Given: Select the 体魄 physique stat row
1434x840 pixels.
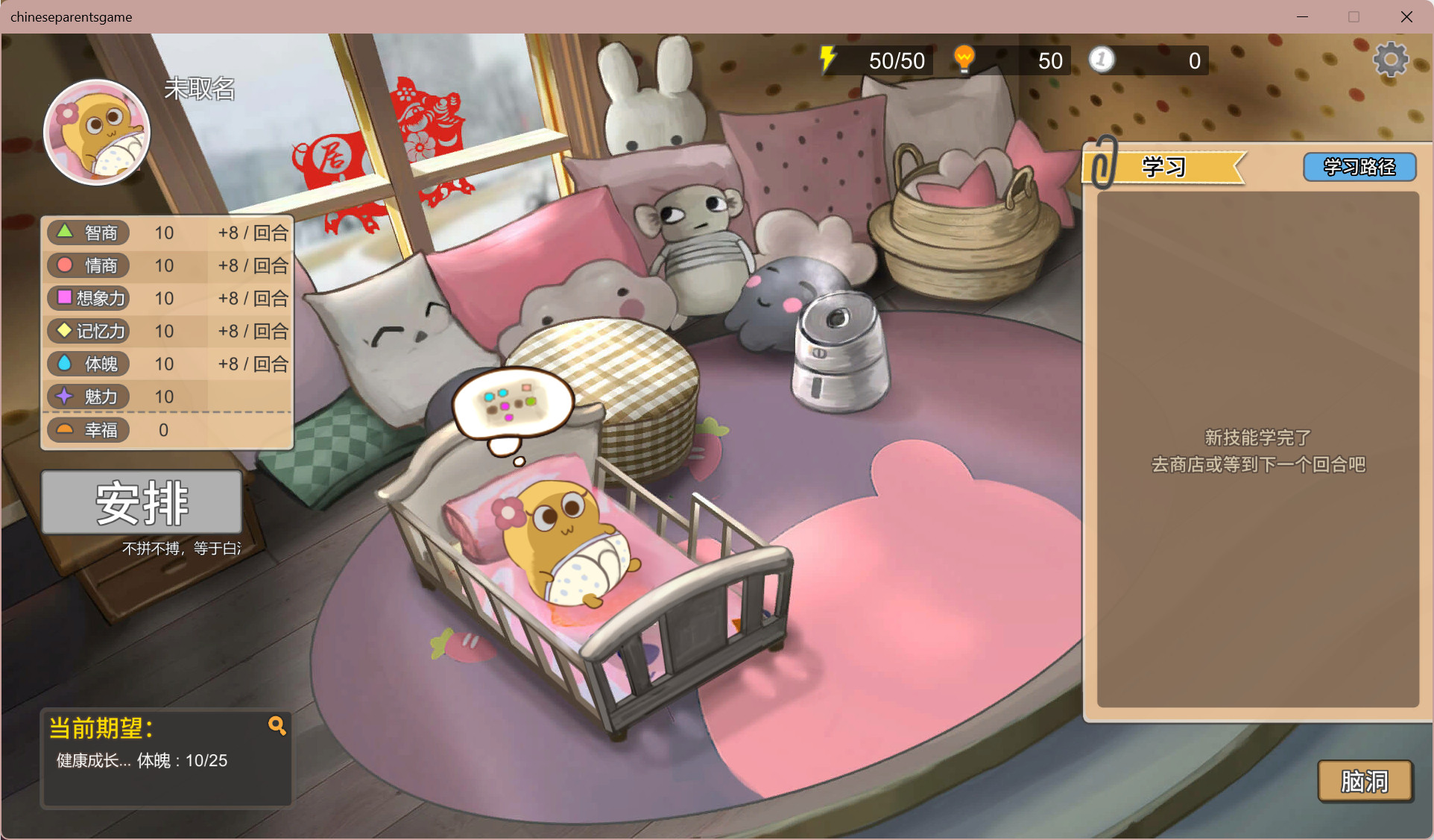Looking at the screenshot, I should point(167,364).
